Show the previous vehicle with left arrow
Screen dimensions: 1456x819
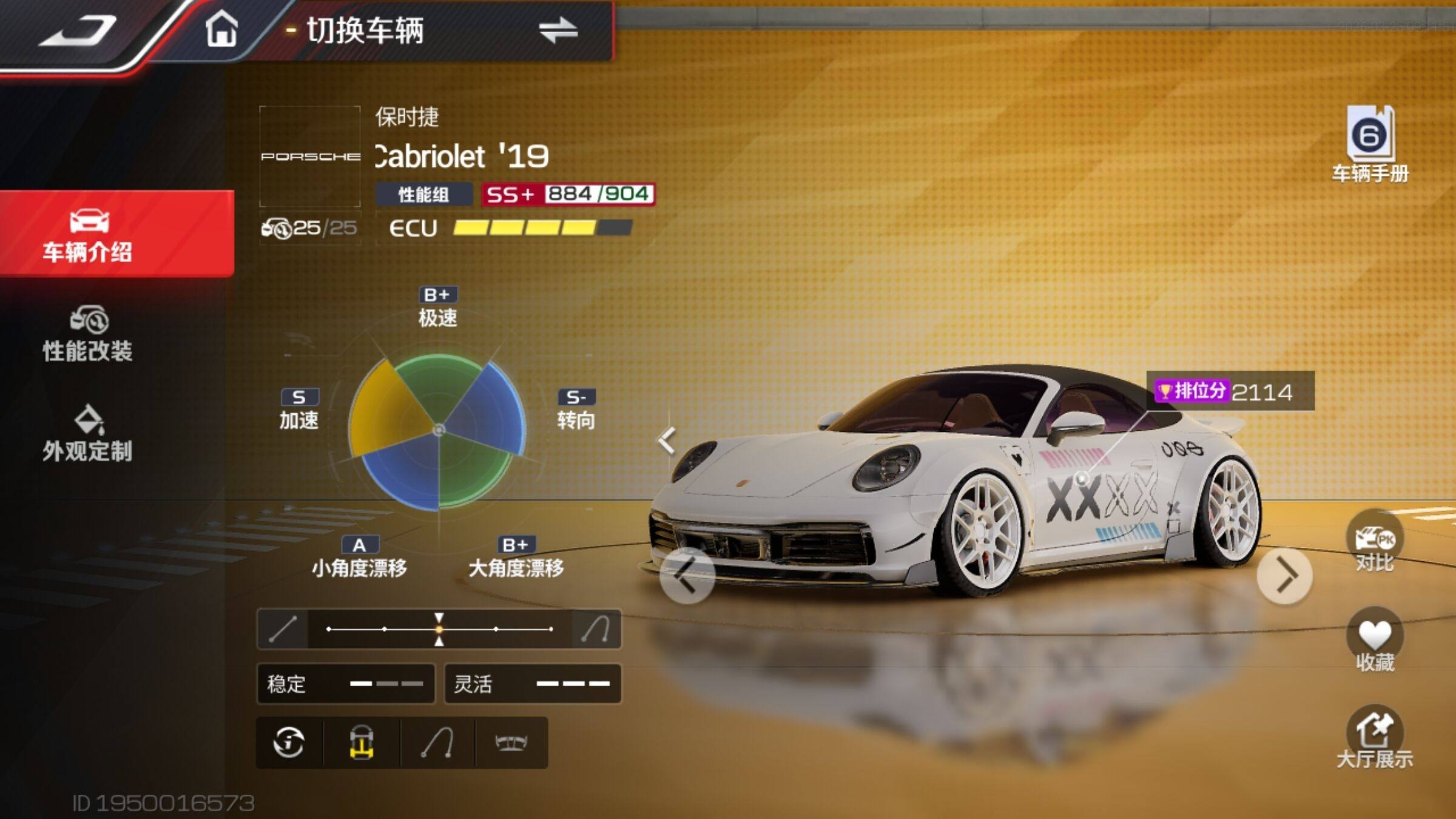(x=687, y=576)
